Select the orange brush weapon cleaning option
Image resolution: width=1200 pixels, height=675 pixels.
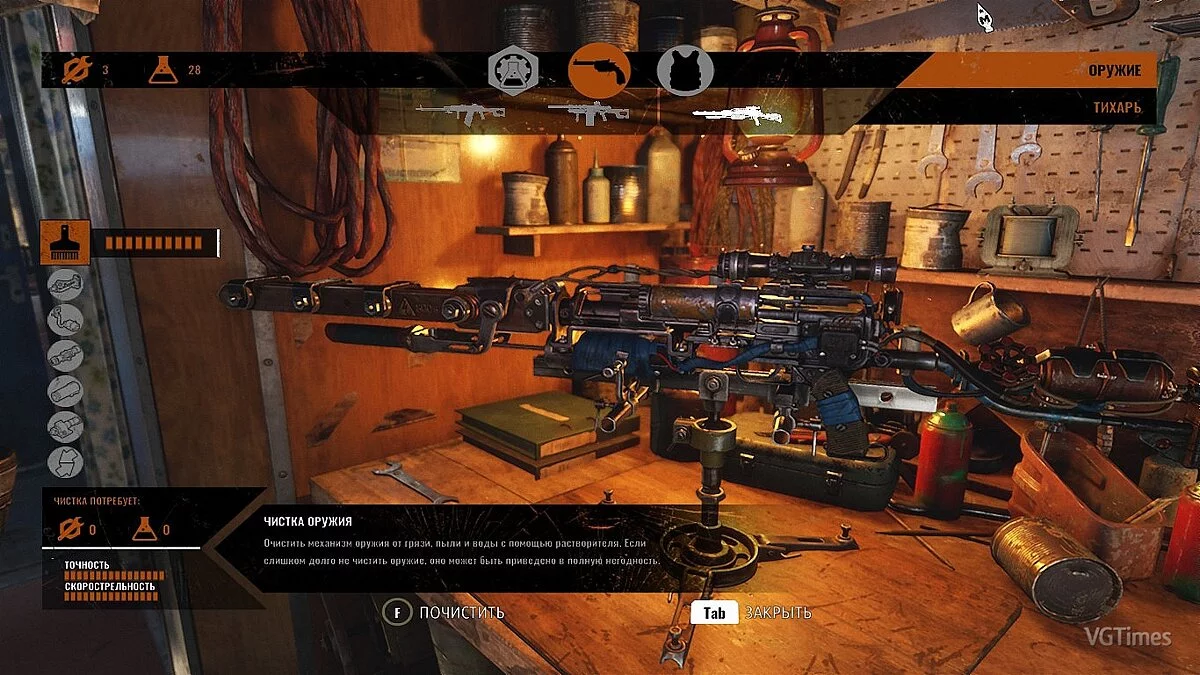[65, 243]
